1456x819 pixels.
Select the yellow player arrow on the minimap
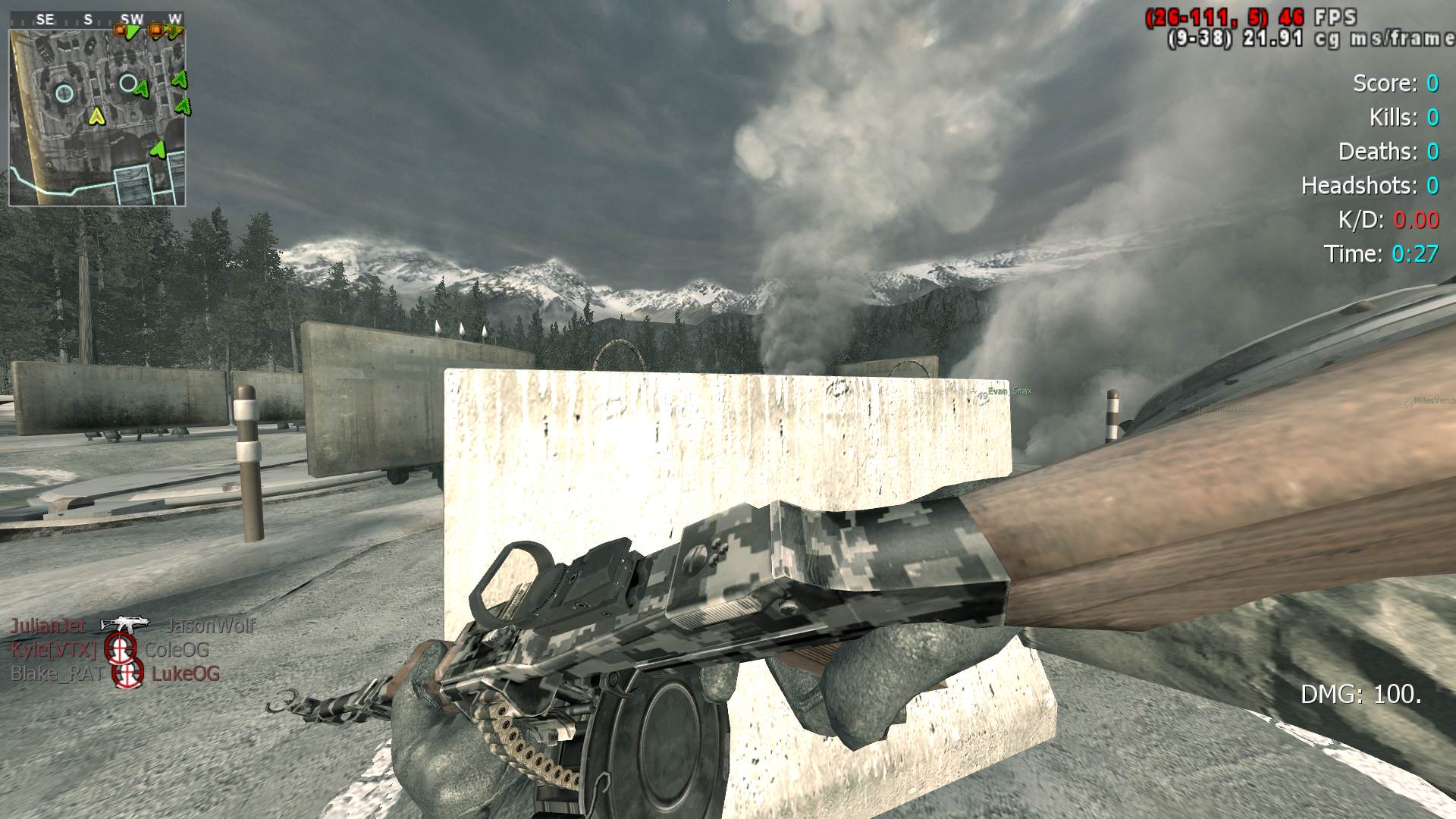coord(96,117)
